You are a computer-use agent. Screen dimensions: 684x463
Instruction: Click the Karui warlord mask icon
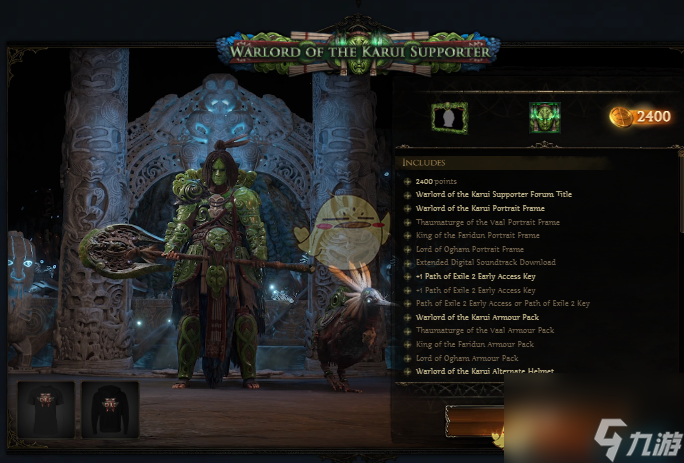[544, 117]
